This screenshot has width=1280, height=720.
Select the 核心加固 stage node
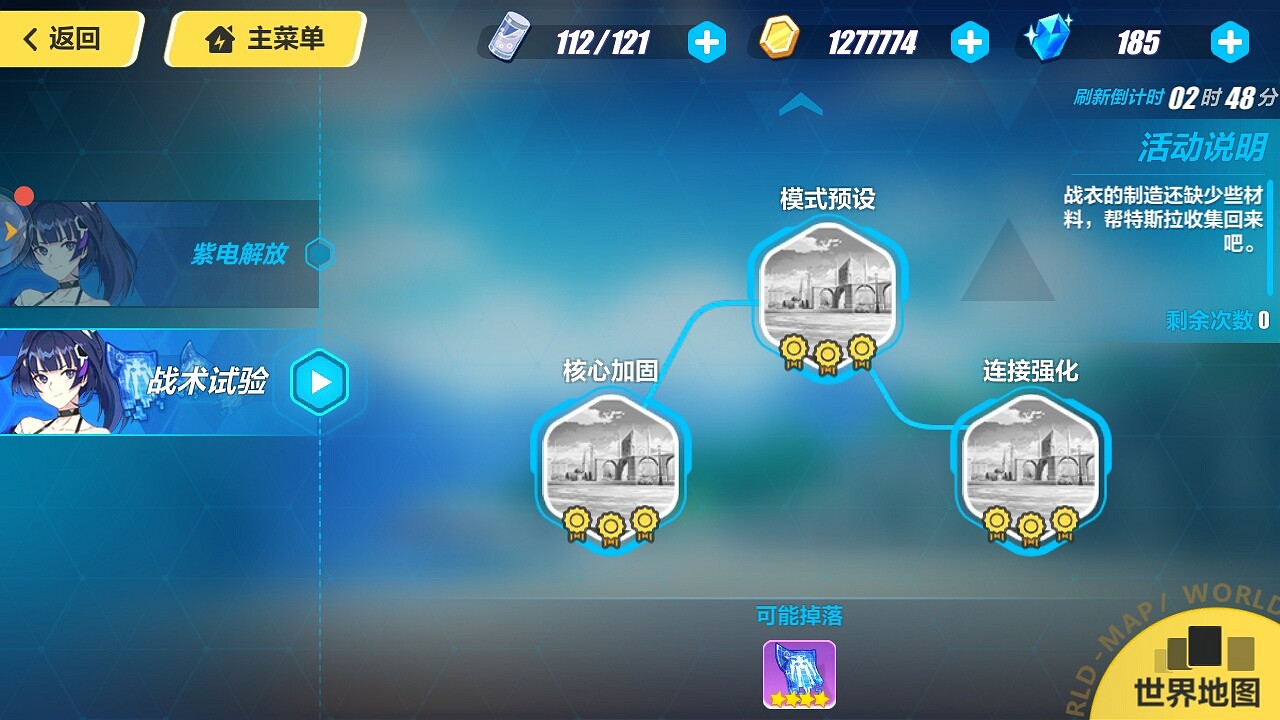611,462
